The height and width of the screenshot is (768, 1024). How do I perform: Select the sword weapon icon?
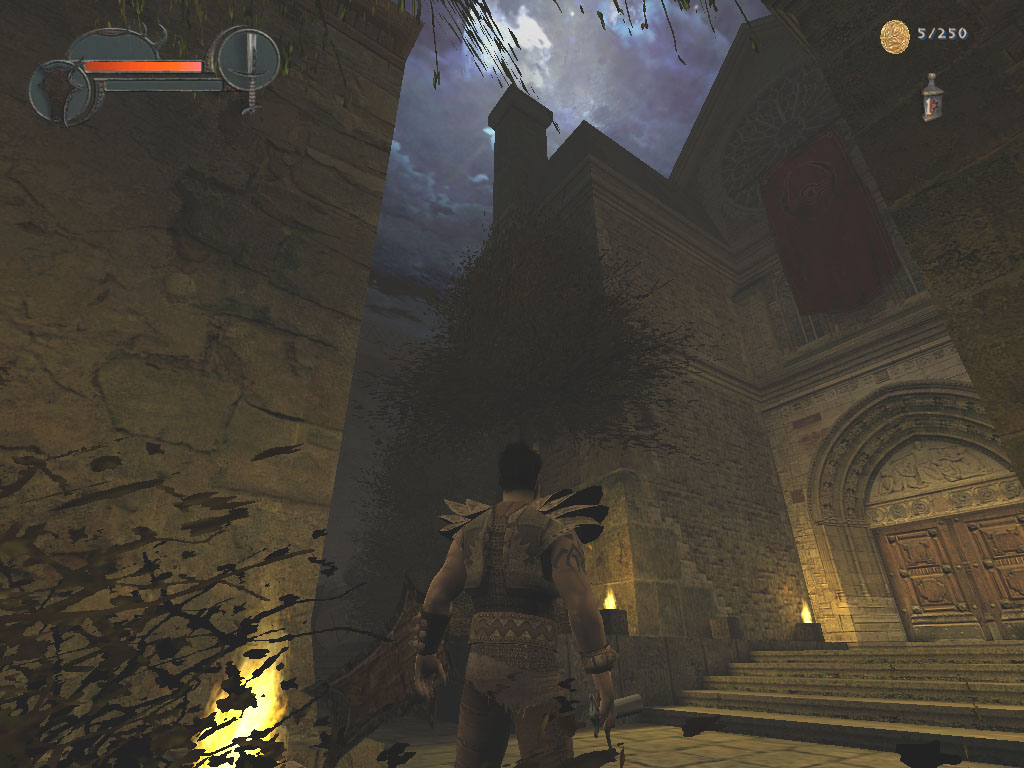(x=249, y=60)
